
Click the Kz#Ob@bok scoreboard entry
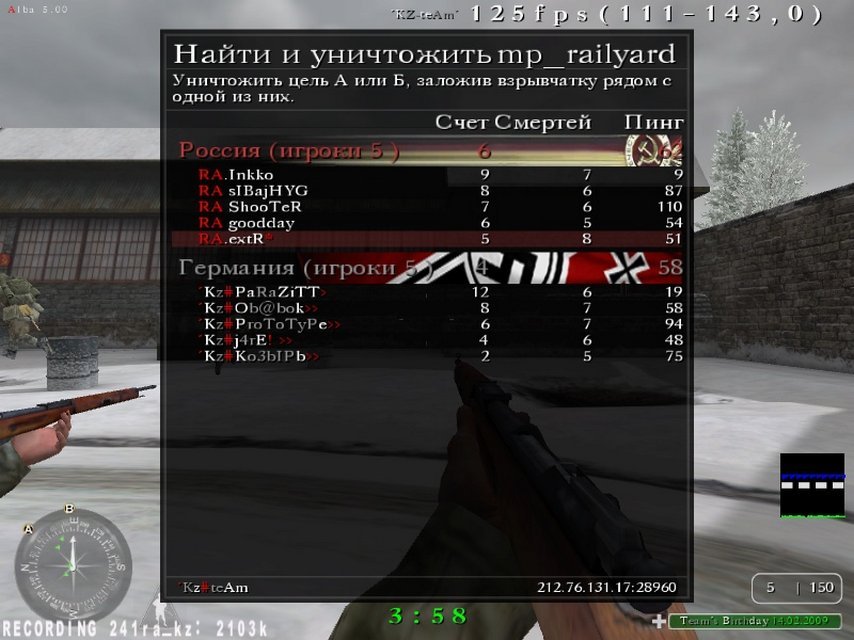click(430, 309)
